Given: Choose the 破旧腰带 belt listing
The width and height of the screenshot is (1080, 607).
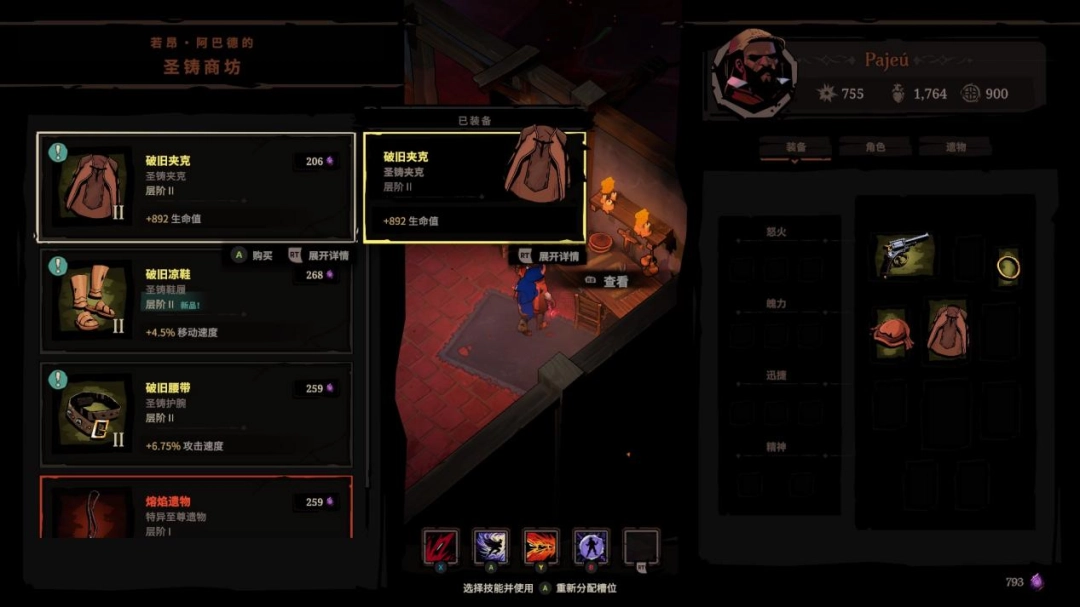Looking at the screenshot, I should pos(196,415).
